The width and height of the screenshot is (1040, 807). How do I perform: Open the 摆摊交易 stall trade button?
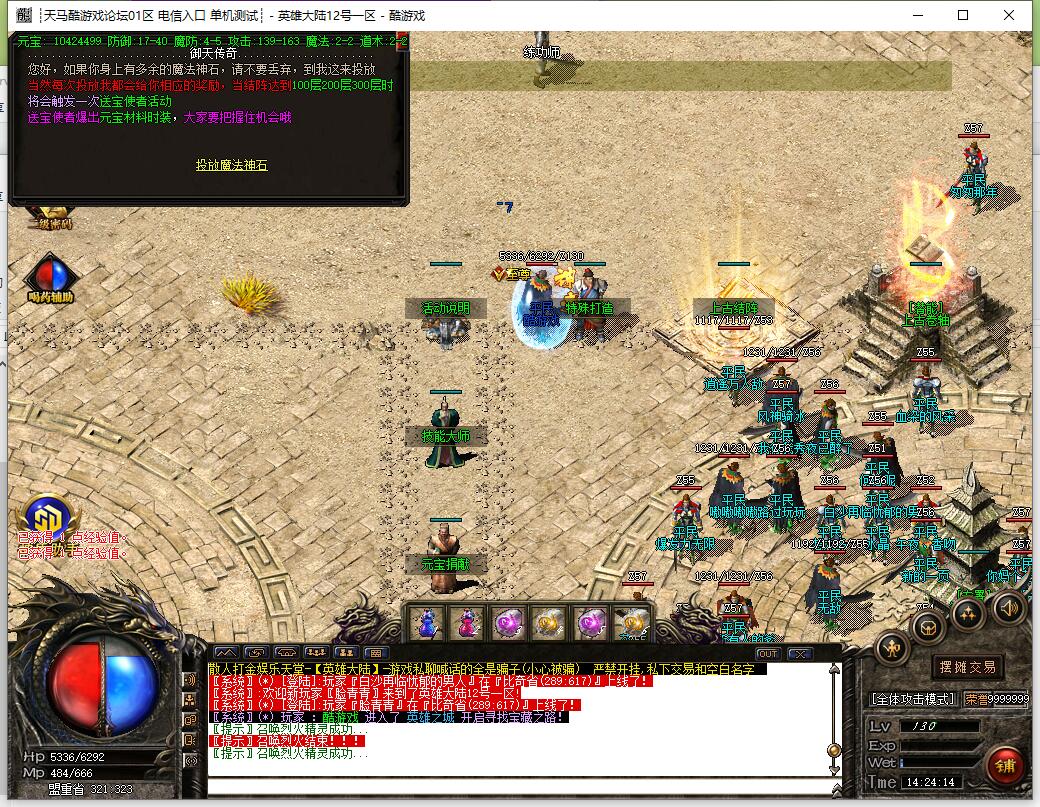(x=968, y=667)
